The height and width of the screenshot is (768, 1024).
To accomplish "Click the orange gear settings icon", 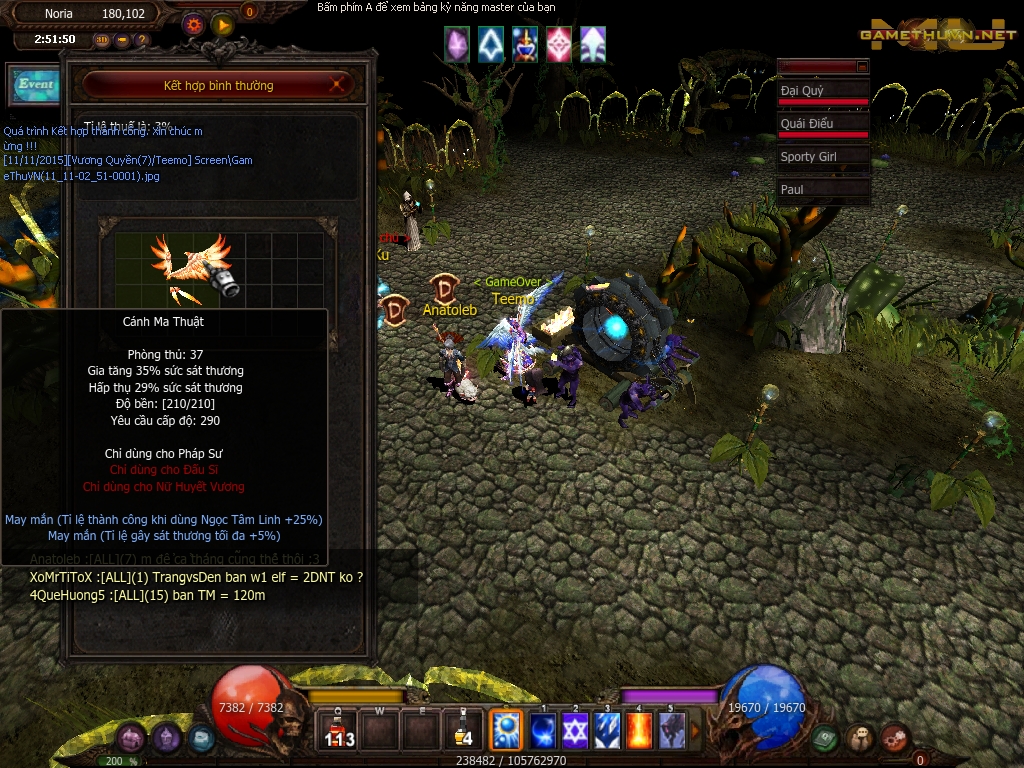I will coord(194,23).
